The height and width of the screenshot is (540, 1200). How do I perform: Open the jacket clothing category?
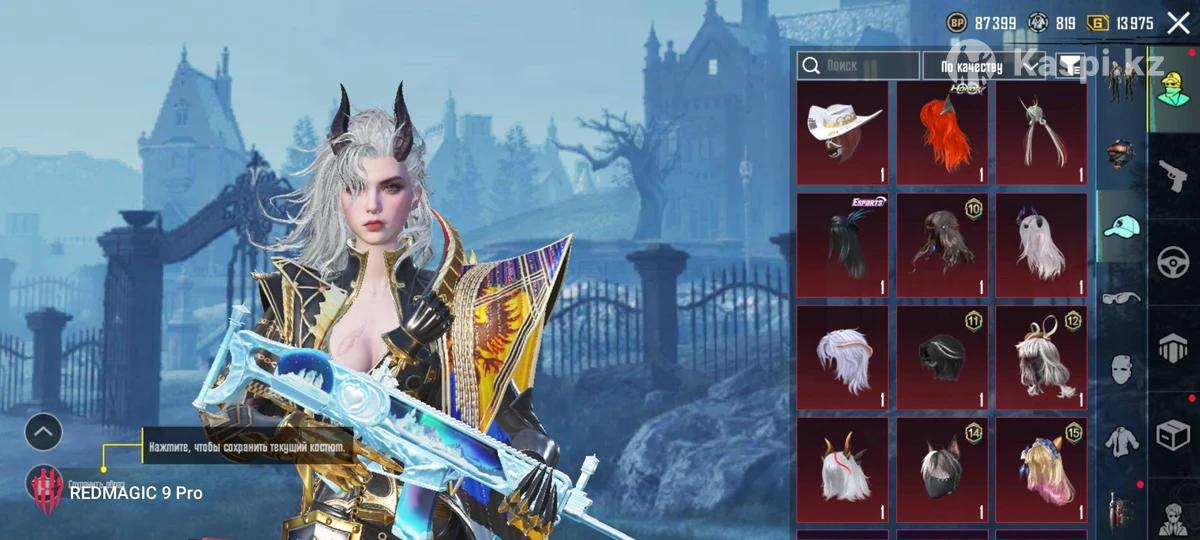pos(1121,439)
